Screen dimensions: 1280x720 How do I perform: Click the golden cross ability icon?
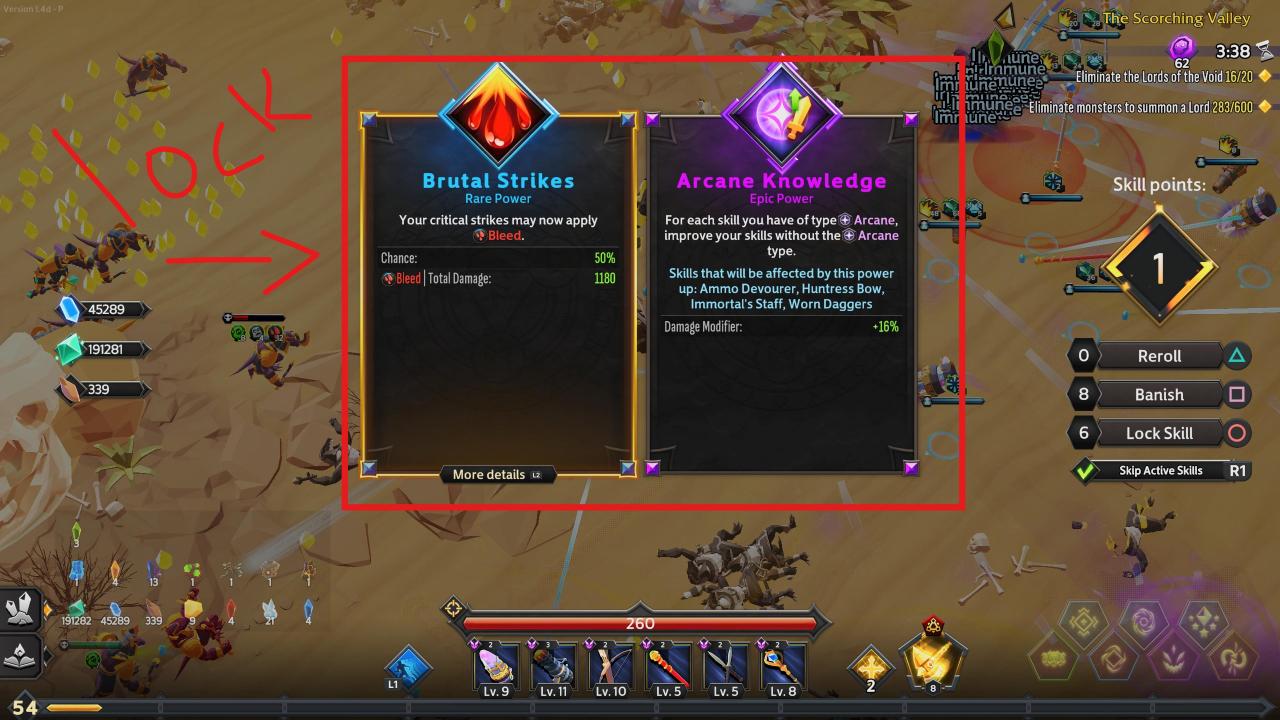[x=870, y=665]
